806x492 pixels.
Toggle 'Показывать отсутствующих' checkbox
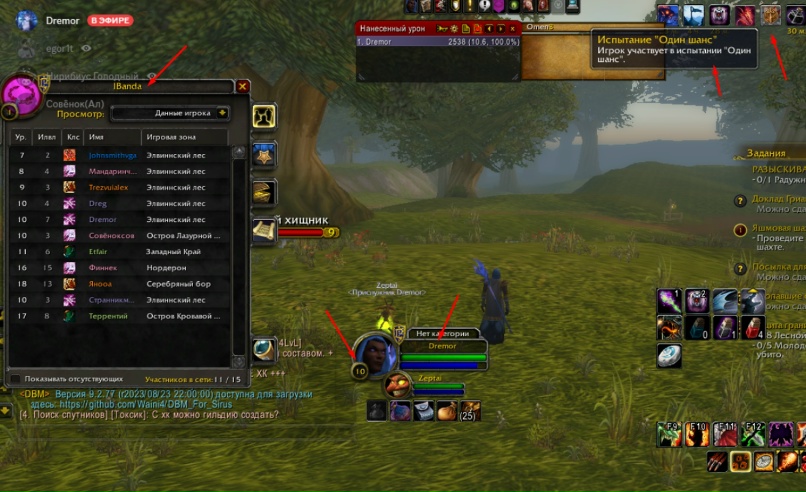(x=14, y=379)
